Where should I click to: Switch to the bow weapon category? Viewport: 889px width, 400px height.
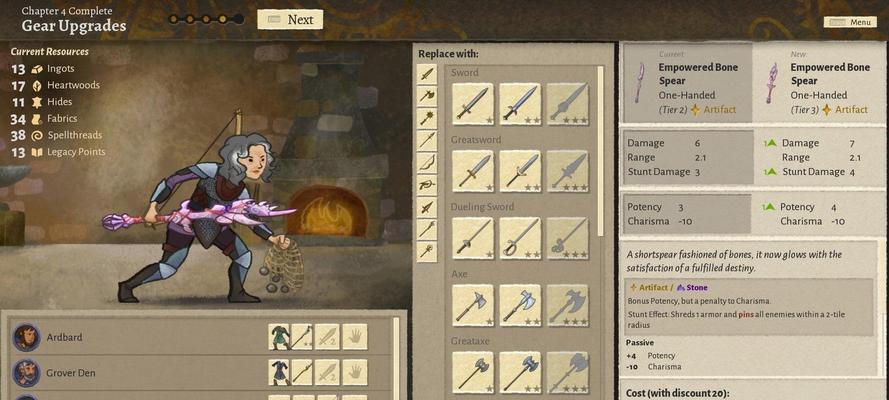[x=427, y=163]
